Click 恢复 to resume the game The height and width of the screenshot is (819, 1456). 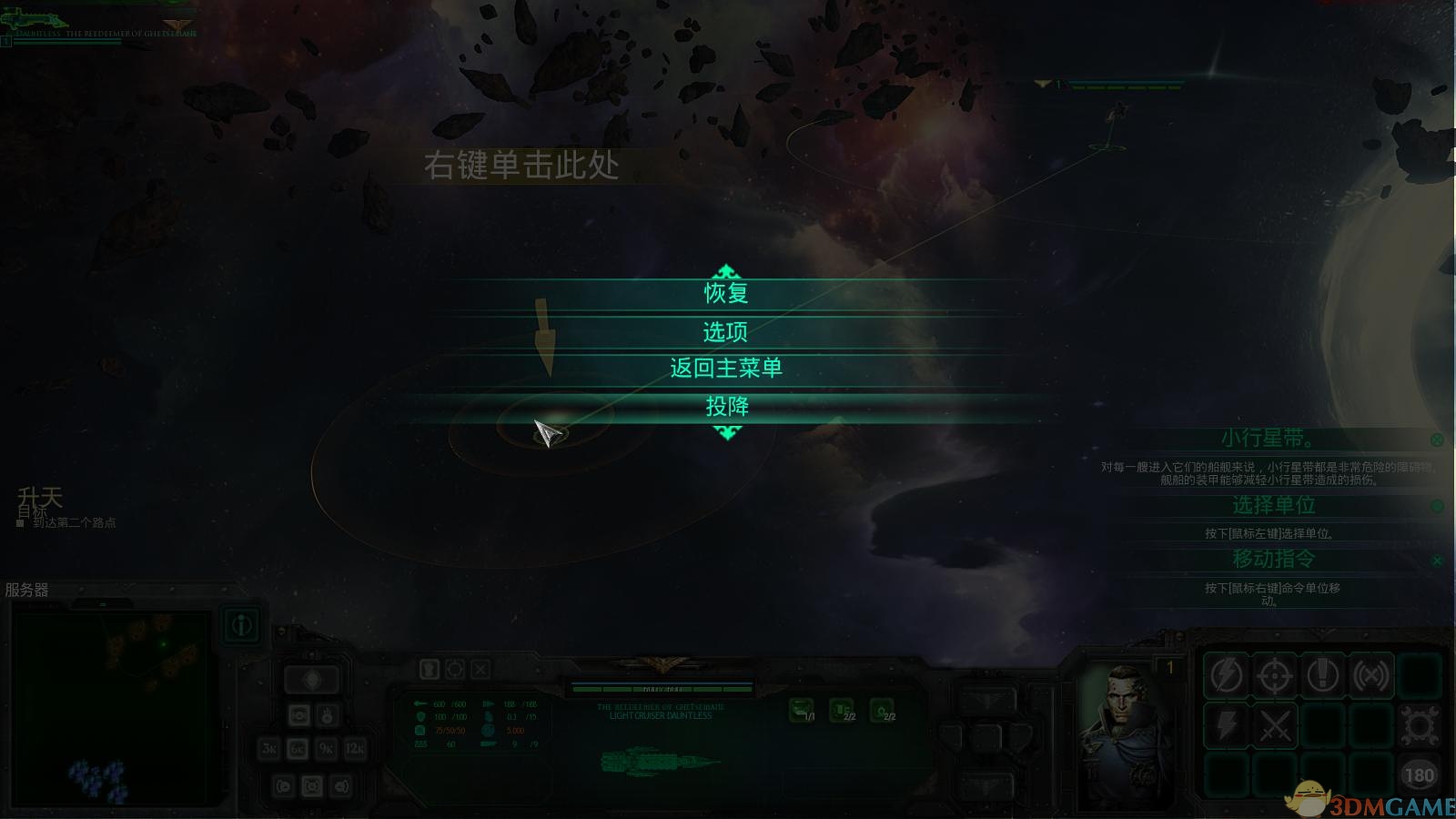pyautogui.click(x=726, y=293)
